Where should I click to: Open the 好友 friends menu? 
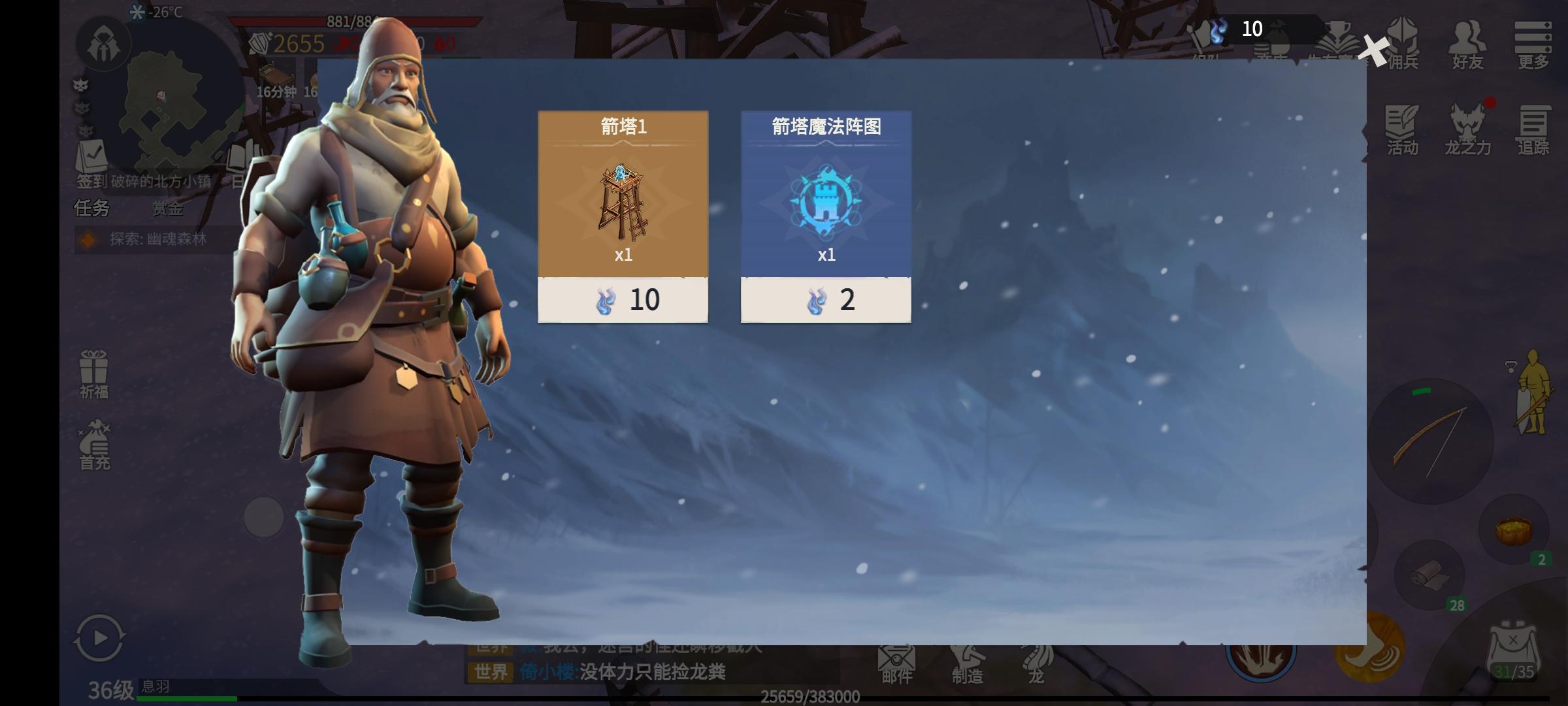point(1467,44)
